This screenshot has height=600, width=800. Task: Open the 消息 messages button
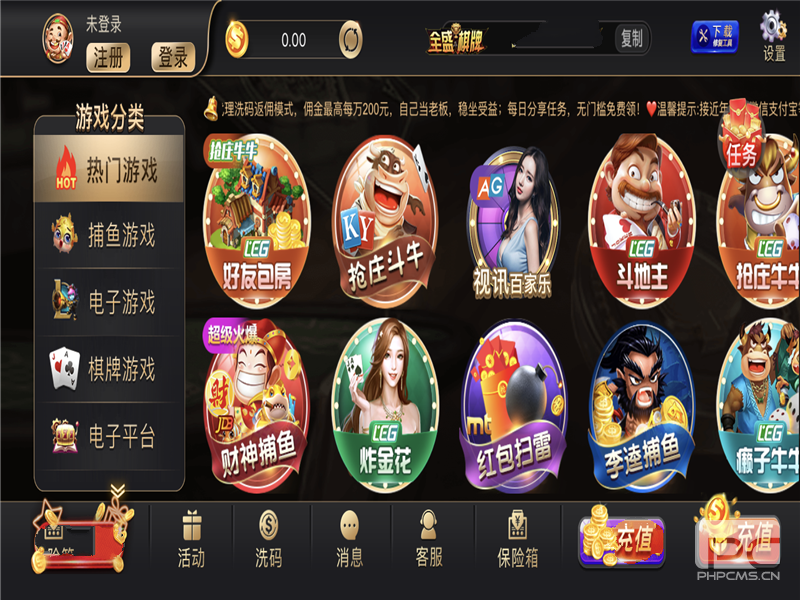349,539
